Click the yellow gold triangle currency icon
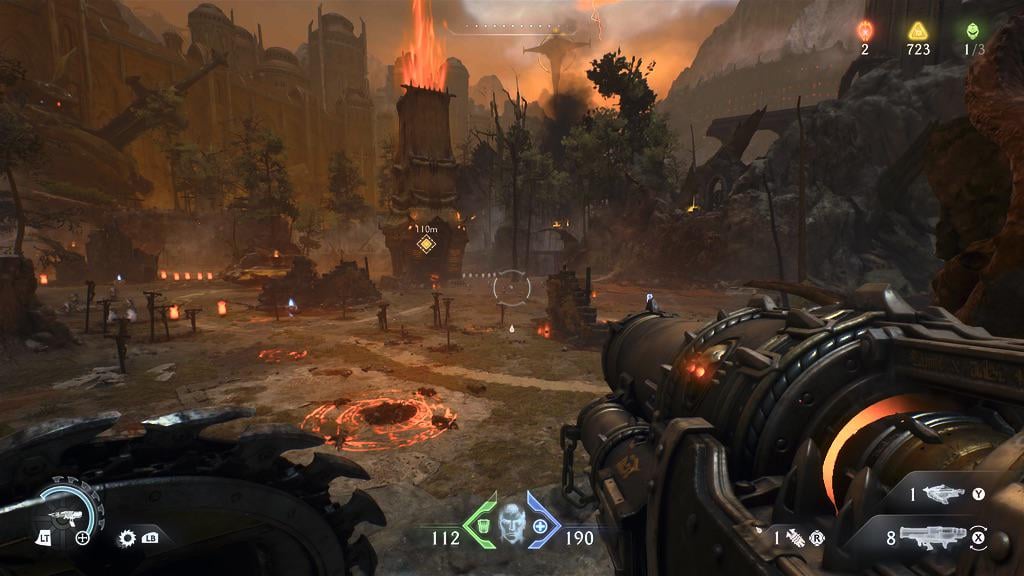The width and height of the screenshot is (1024, 576). [x=917, y=30]
